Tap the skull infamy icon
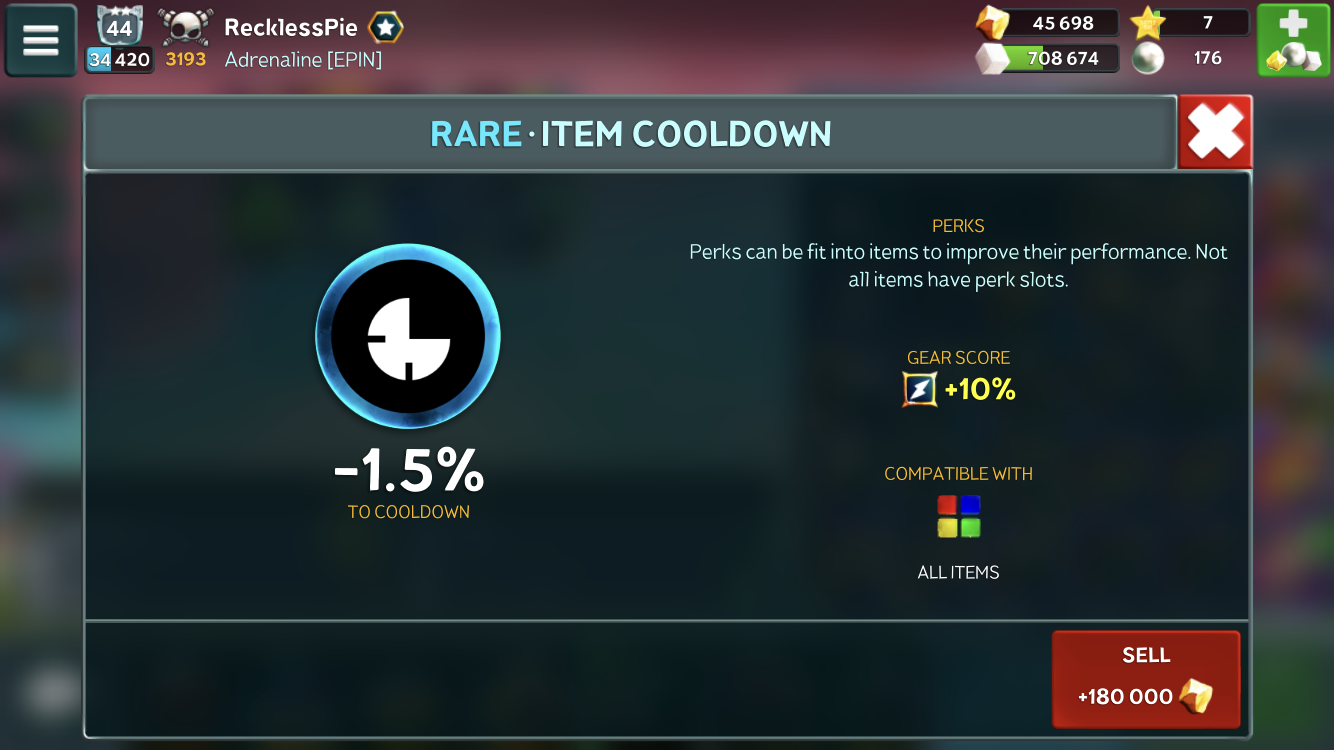The width and height of the screenshot is (1334, 750). pos(185,27)
